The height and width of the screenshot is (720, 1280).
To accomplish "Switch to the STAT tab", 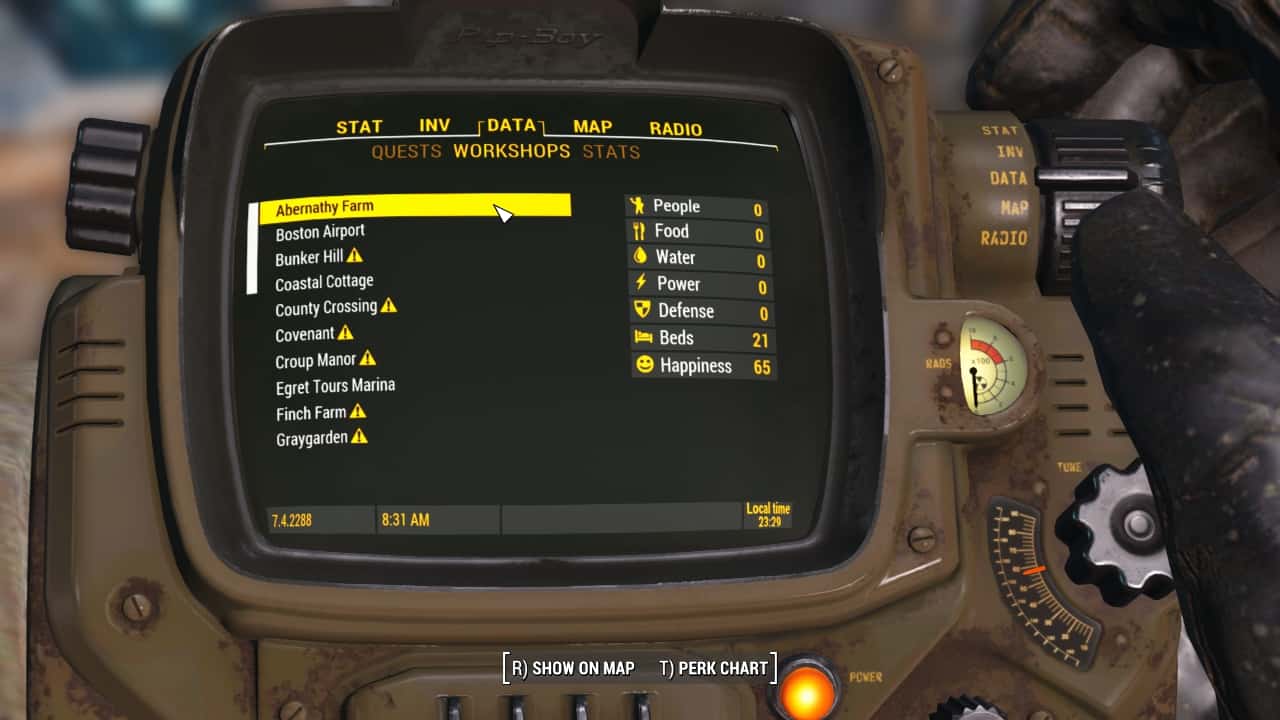I will pos(359,127).
